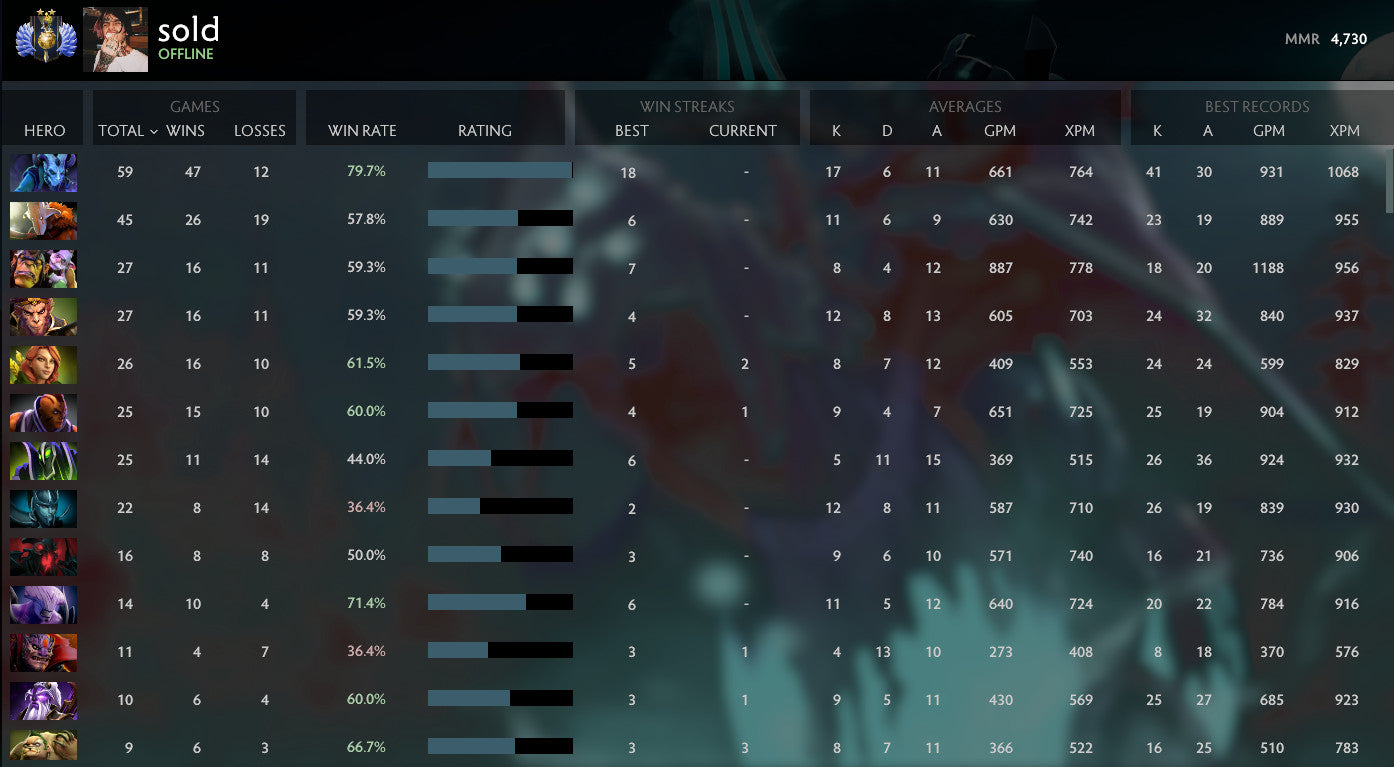Select the bottom hero portrait with 66.7% winrate

pyautogui.click(x=43, y=747)
